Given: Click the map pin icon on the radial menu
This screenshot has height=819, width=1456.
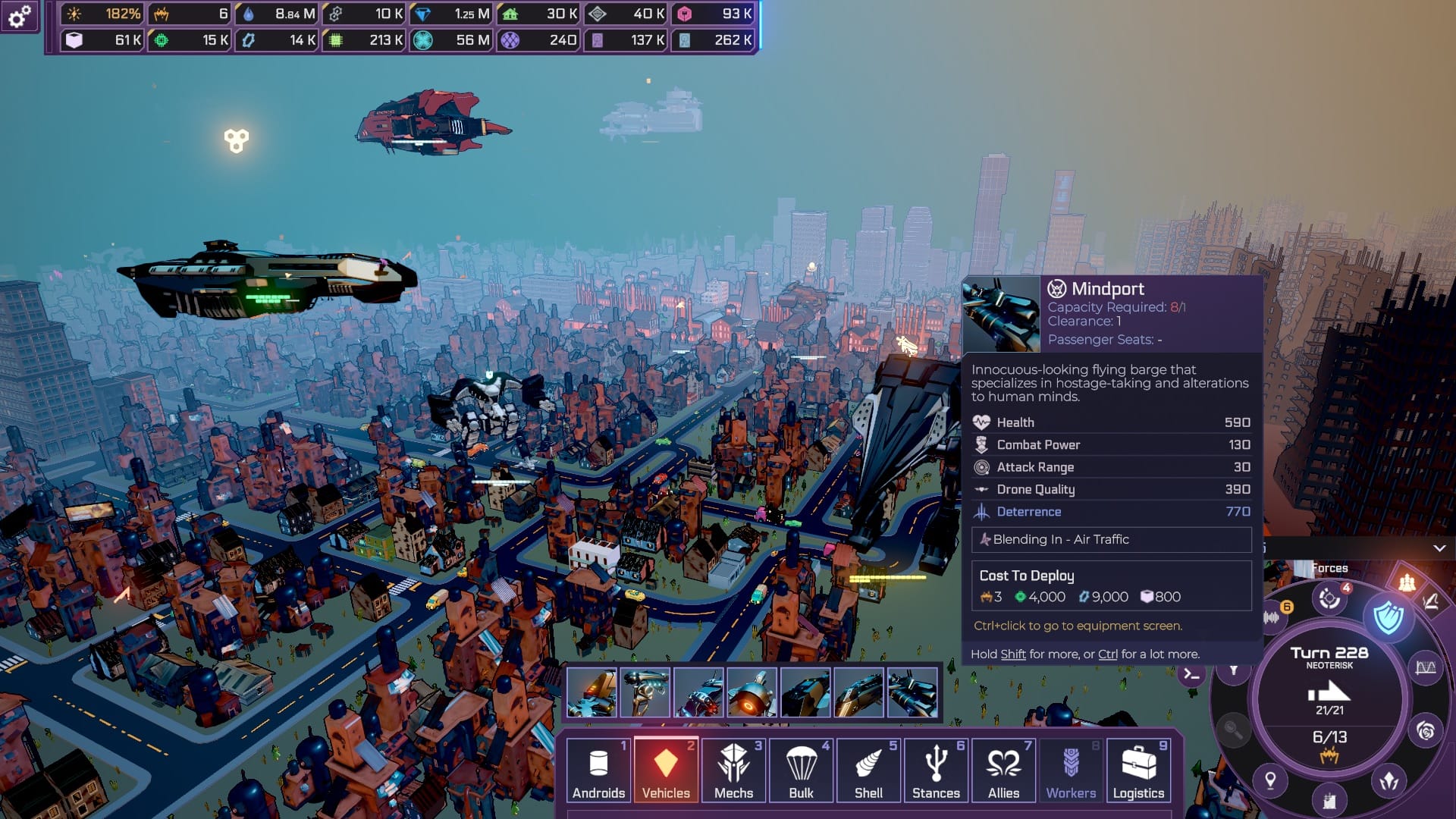Looking at the screenshot, I should coord(1270,779).
